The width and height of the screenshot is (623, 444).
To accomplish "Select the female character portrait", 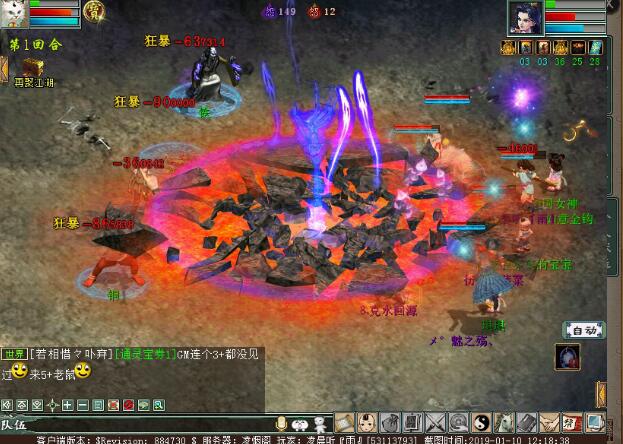I will (525, 17).
